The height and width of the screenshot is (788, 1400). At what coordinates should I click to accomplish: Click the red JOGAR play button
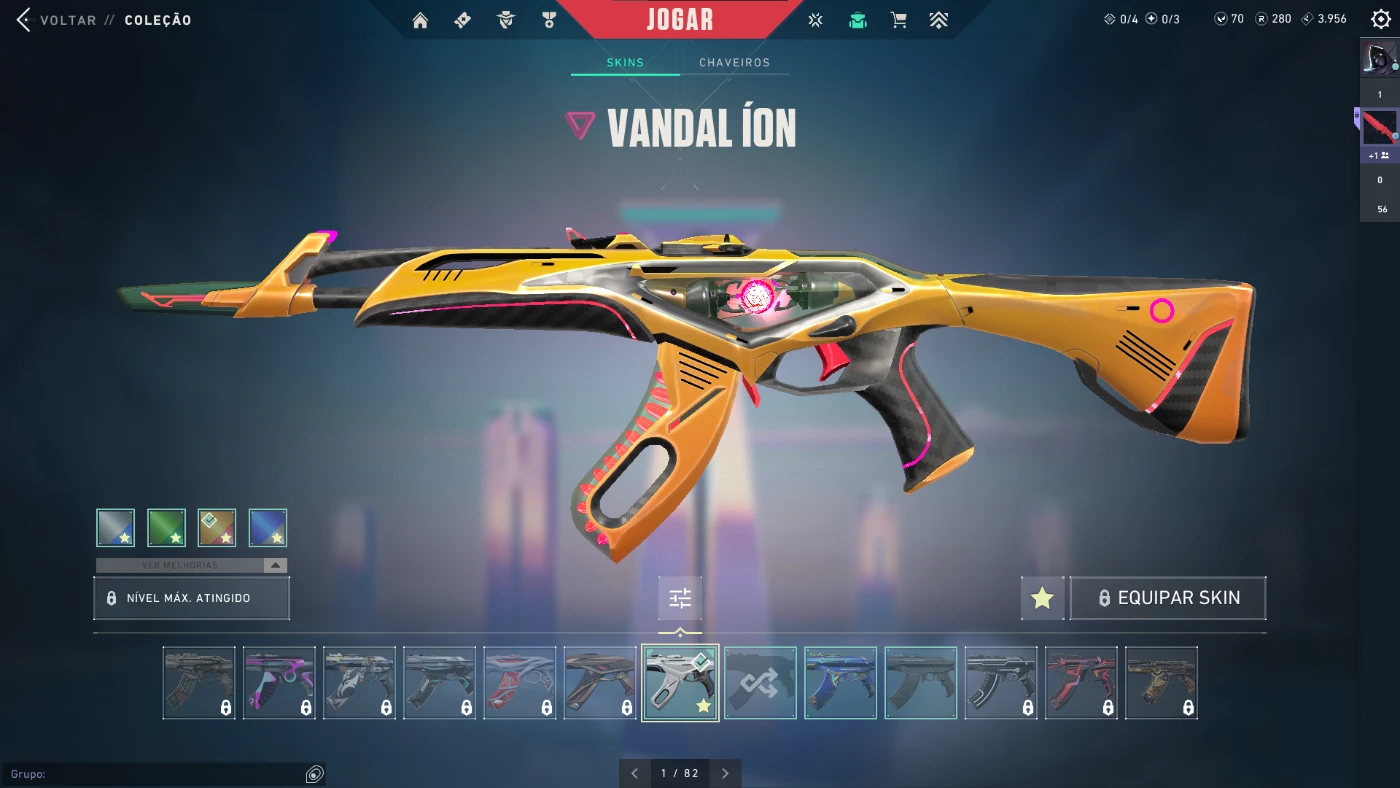680,20
